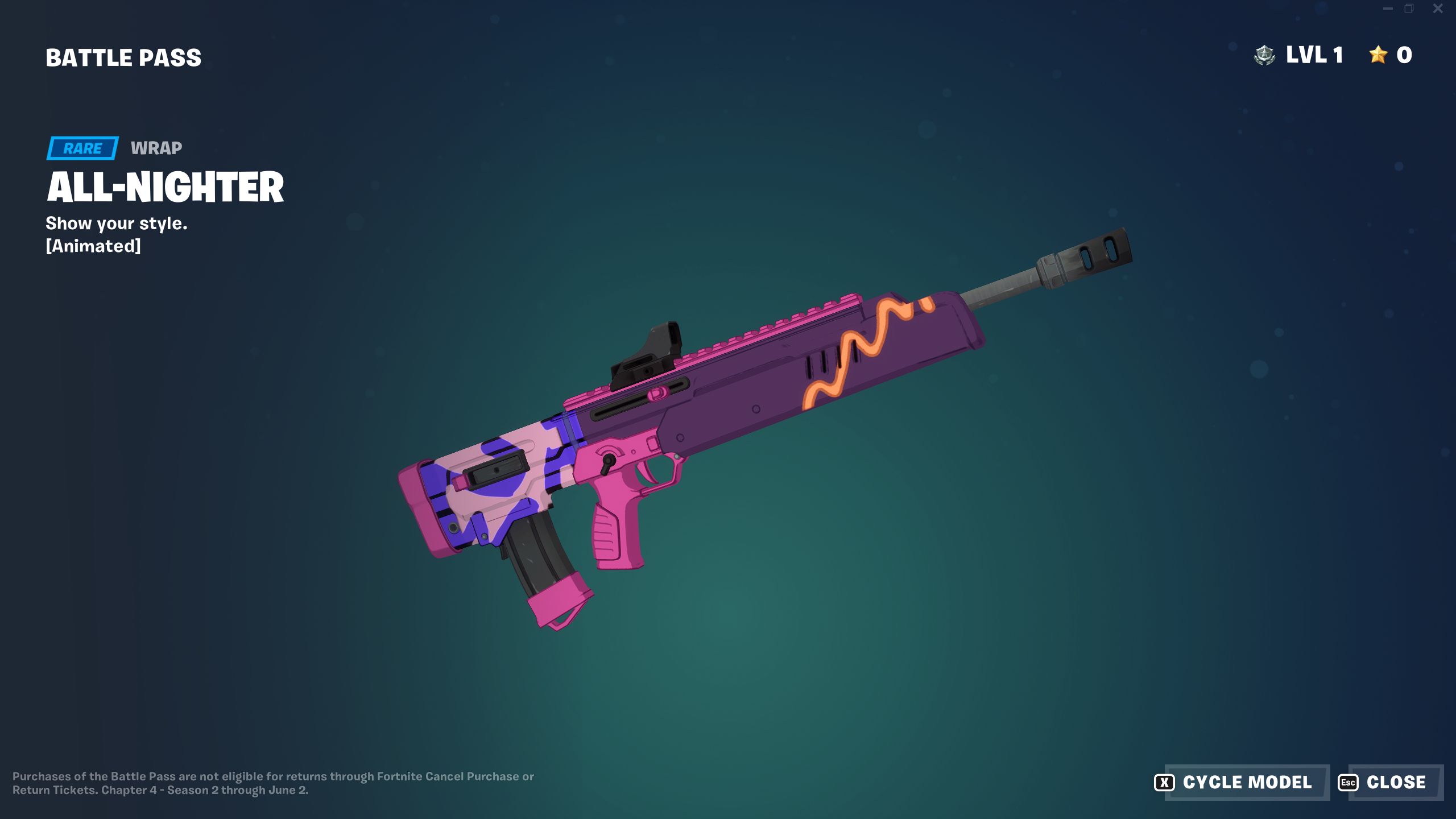The width and height of the screenshot is (1456, 819).
Task: Click the Show your style description text
Action: pyautogui.click(x=117, y=224)
